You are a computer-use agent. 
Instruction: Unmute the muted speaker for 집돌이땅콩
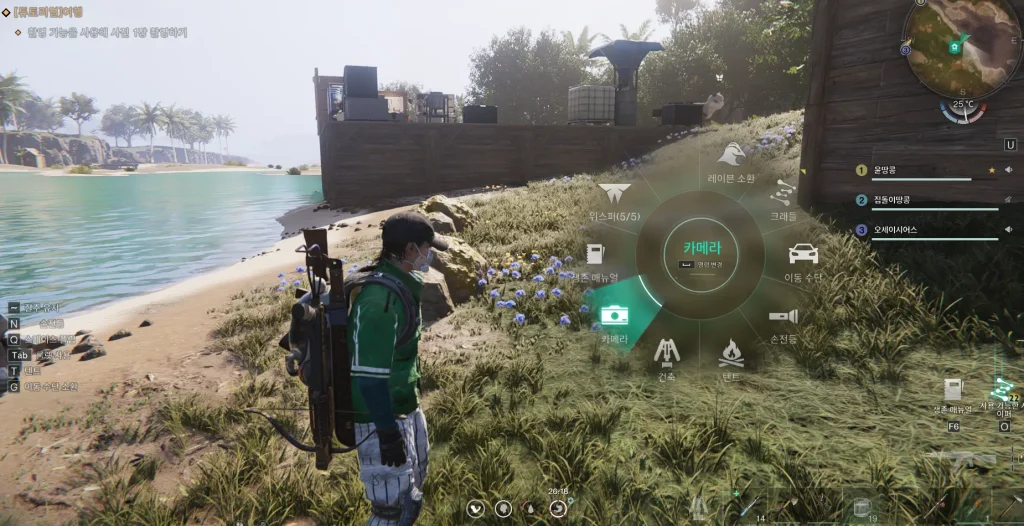coord(1006,200)
